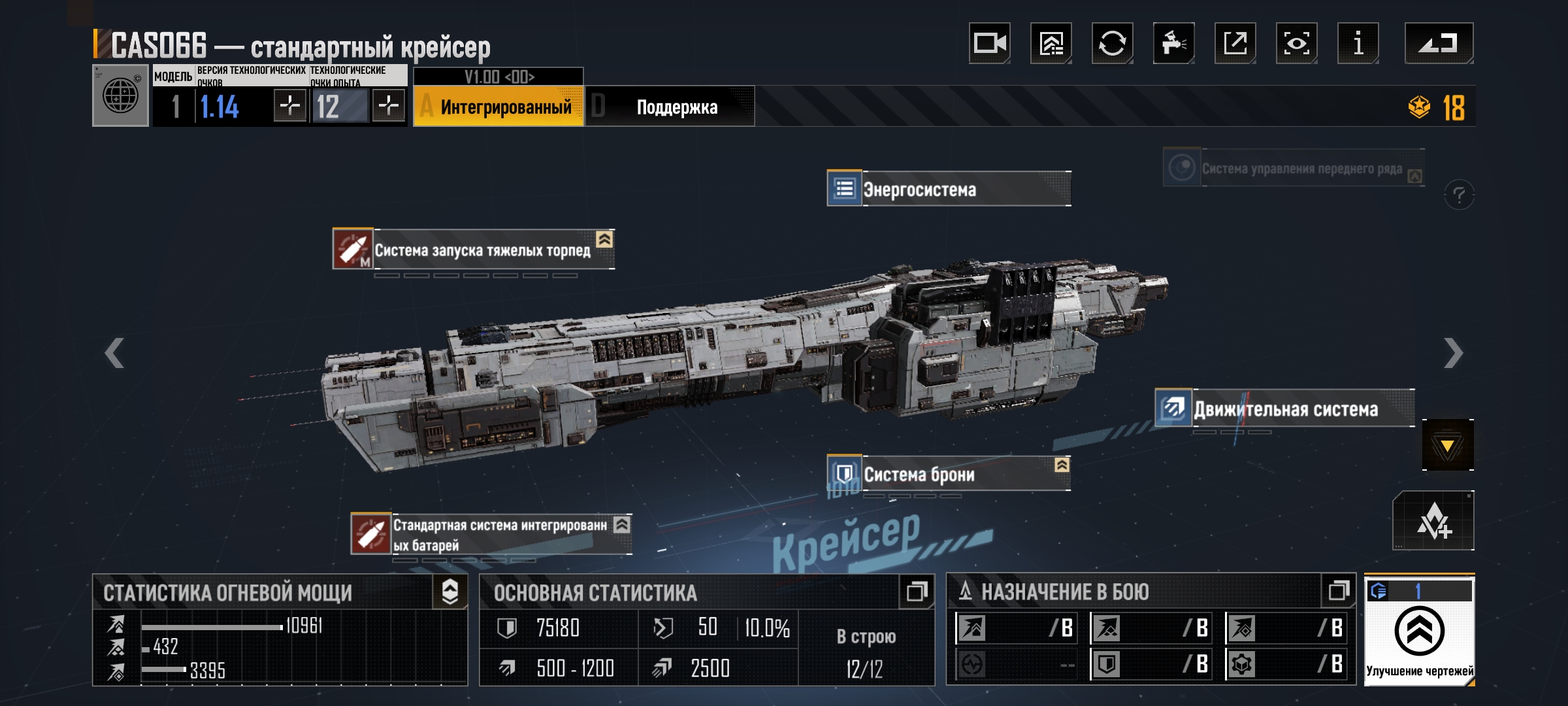Expand the Основная статистика panel
The image size is (1568, 706).
(916, 592)
